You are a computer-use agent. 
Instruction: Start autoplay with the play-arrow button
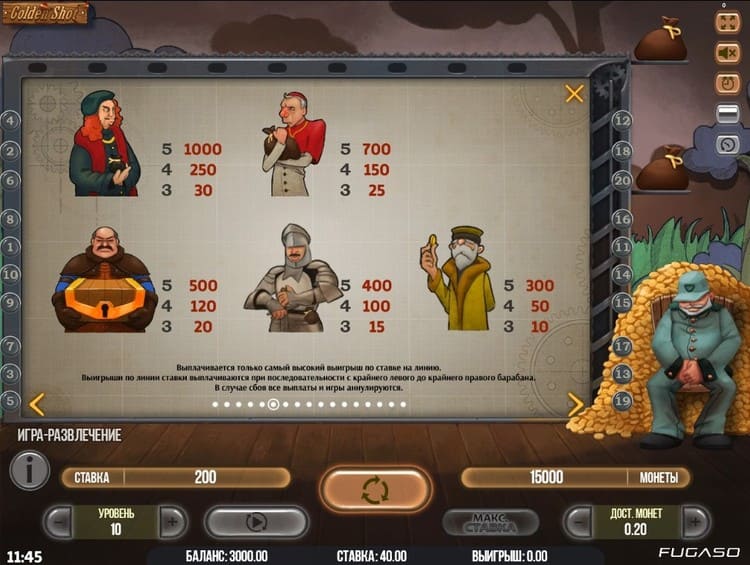[x=256, y=521]
